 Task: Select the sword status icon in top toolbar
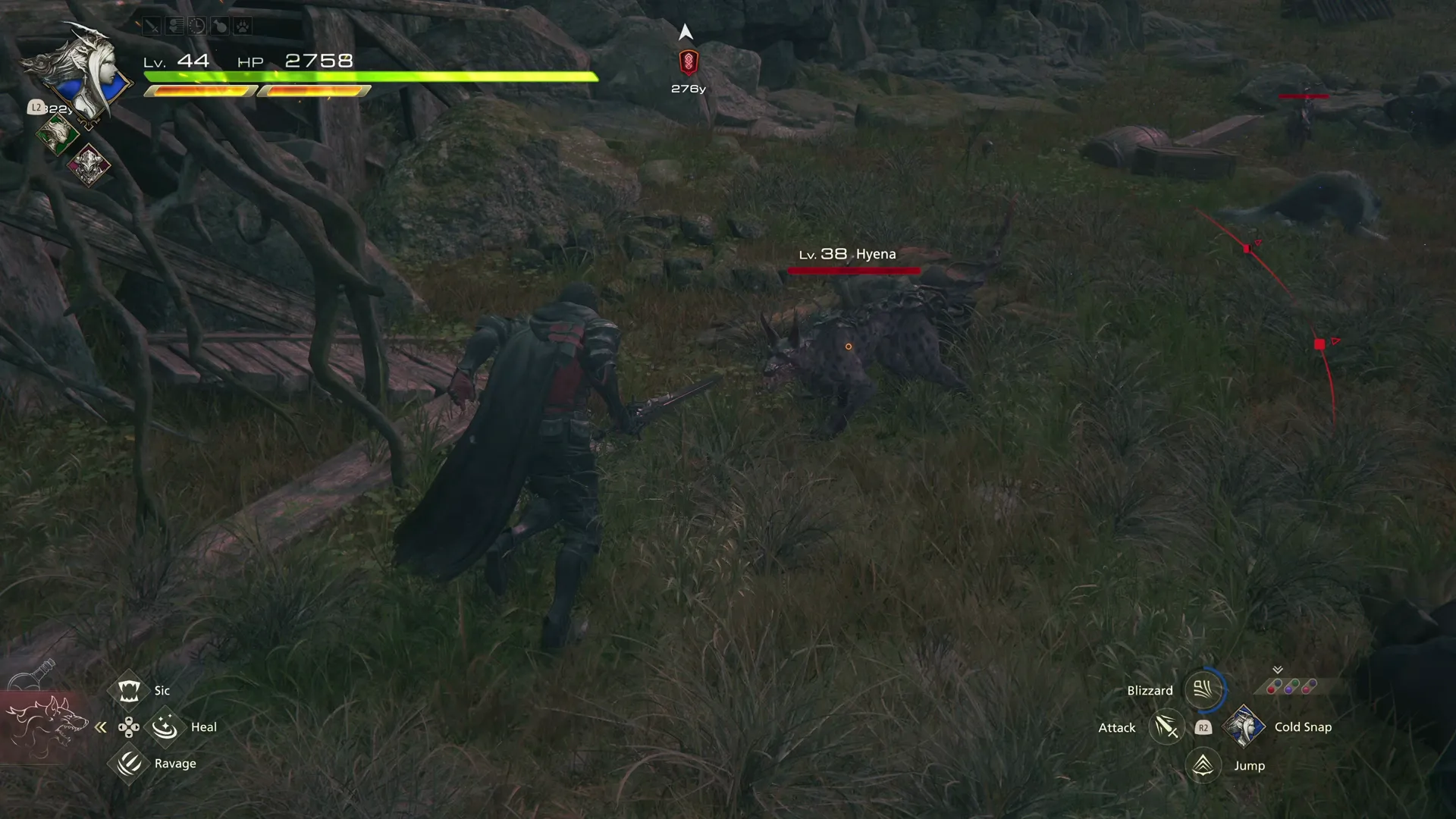[x=152, y=26]
